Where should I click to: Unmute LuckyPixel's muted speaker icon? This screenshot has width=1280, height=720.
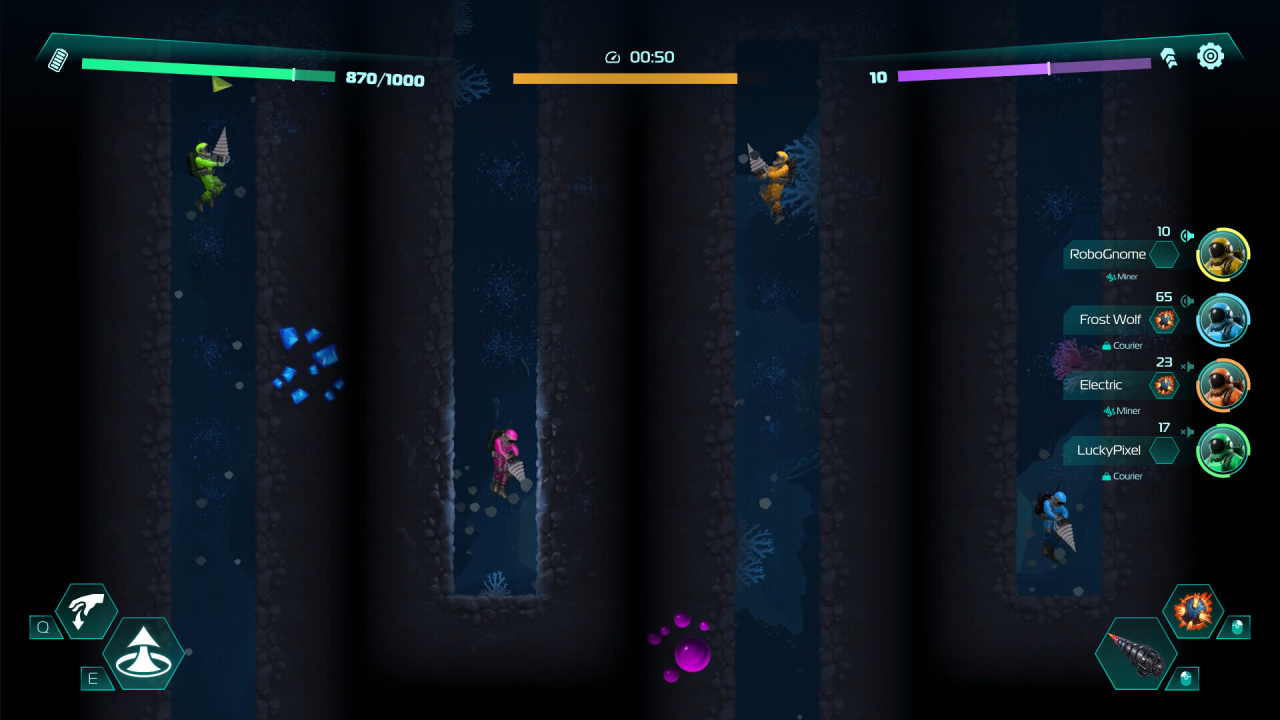(1187, 432)
